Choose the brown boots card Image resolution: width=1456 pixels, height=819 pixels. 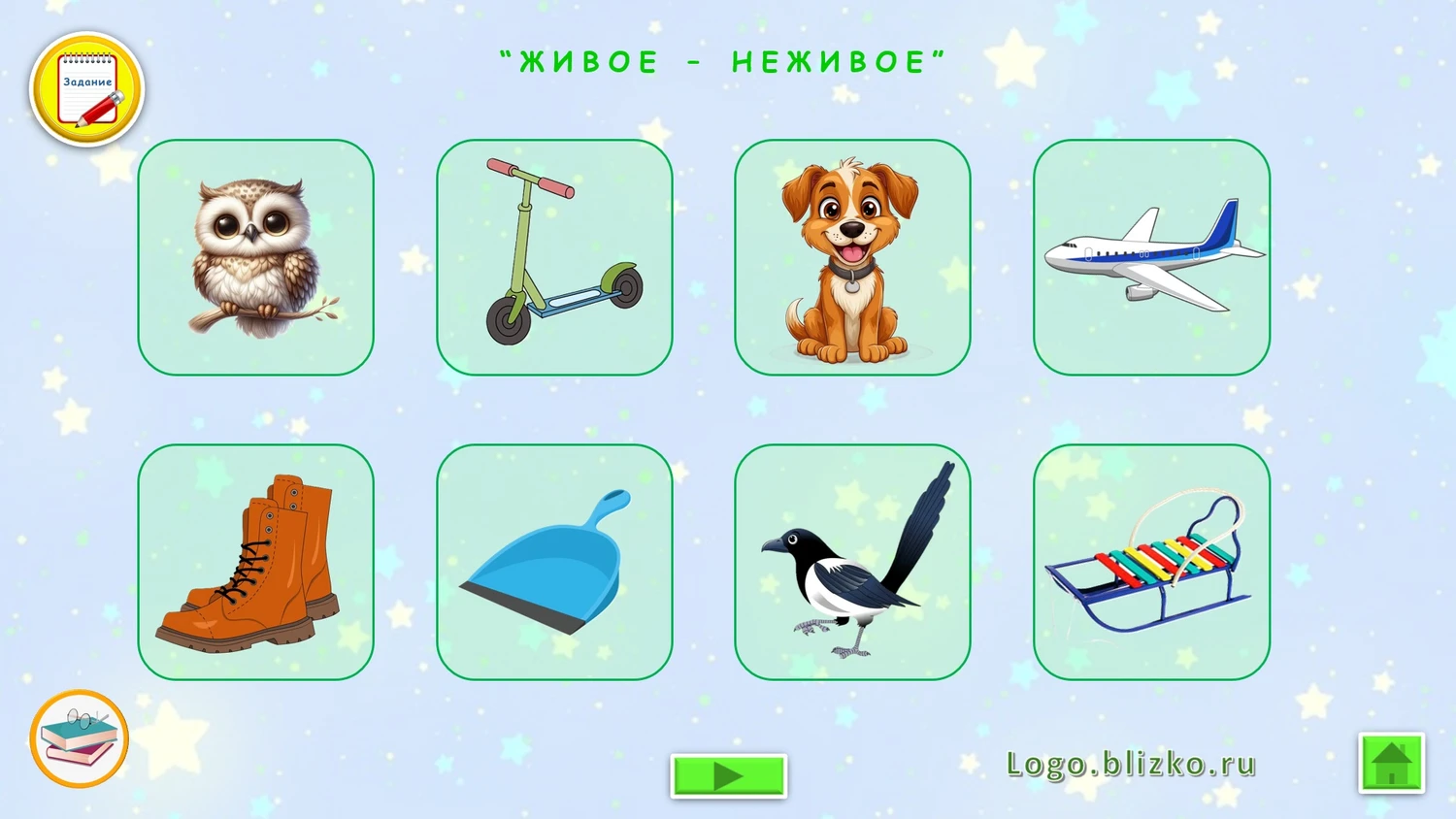[256, 562]
